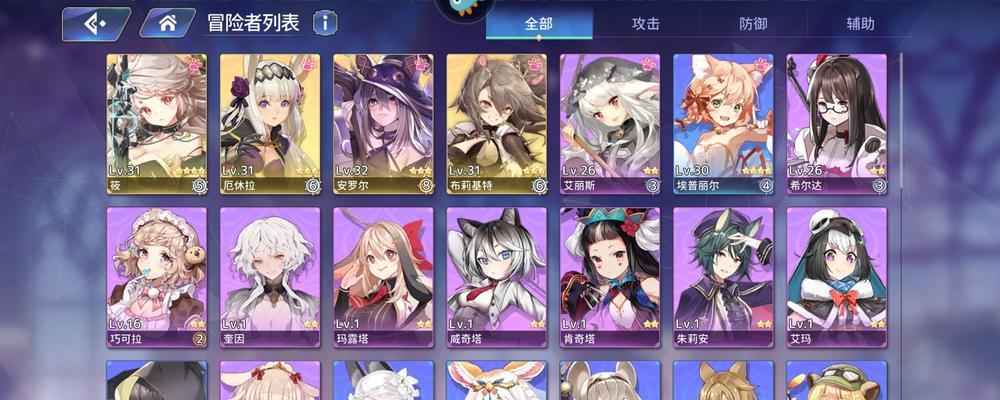Select the adventurer card 艾丽斯
The height and width of the screenshot is (400, 1000).
tap(610, 122)
